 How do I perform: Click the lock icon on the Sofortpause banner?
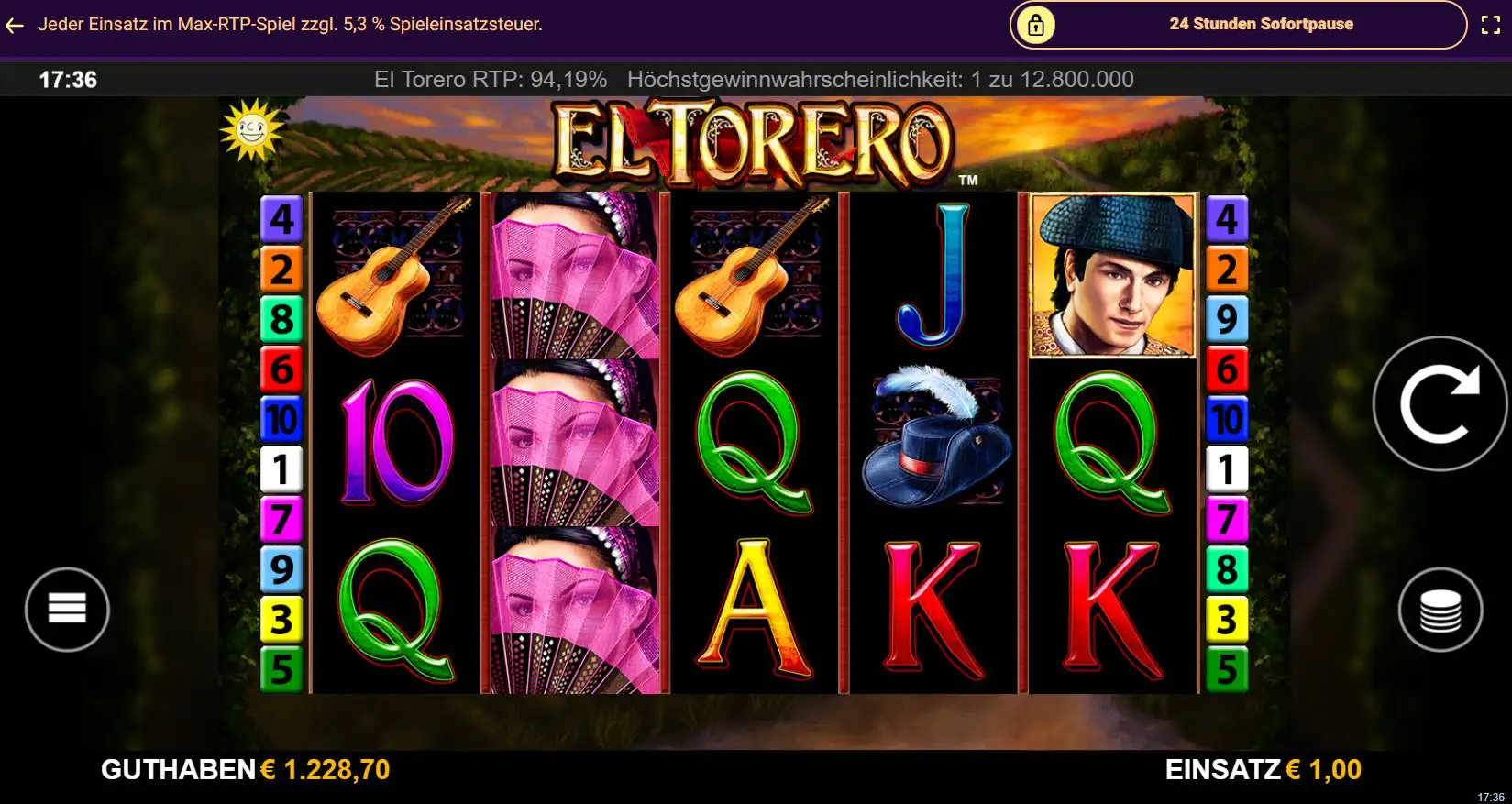(1035, 25)
